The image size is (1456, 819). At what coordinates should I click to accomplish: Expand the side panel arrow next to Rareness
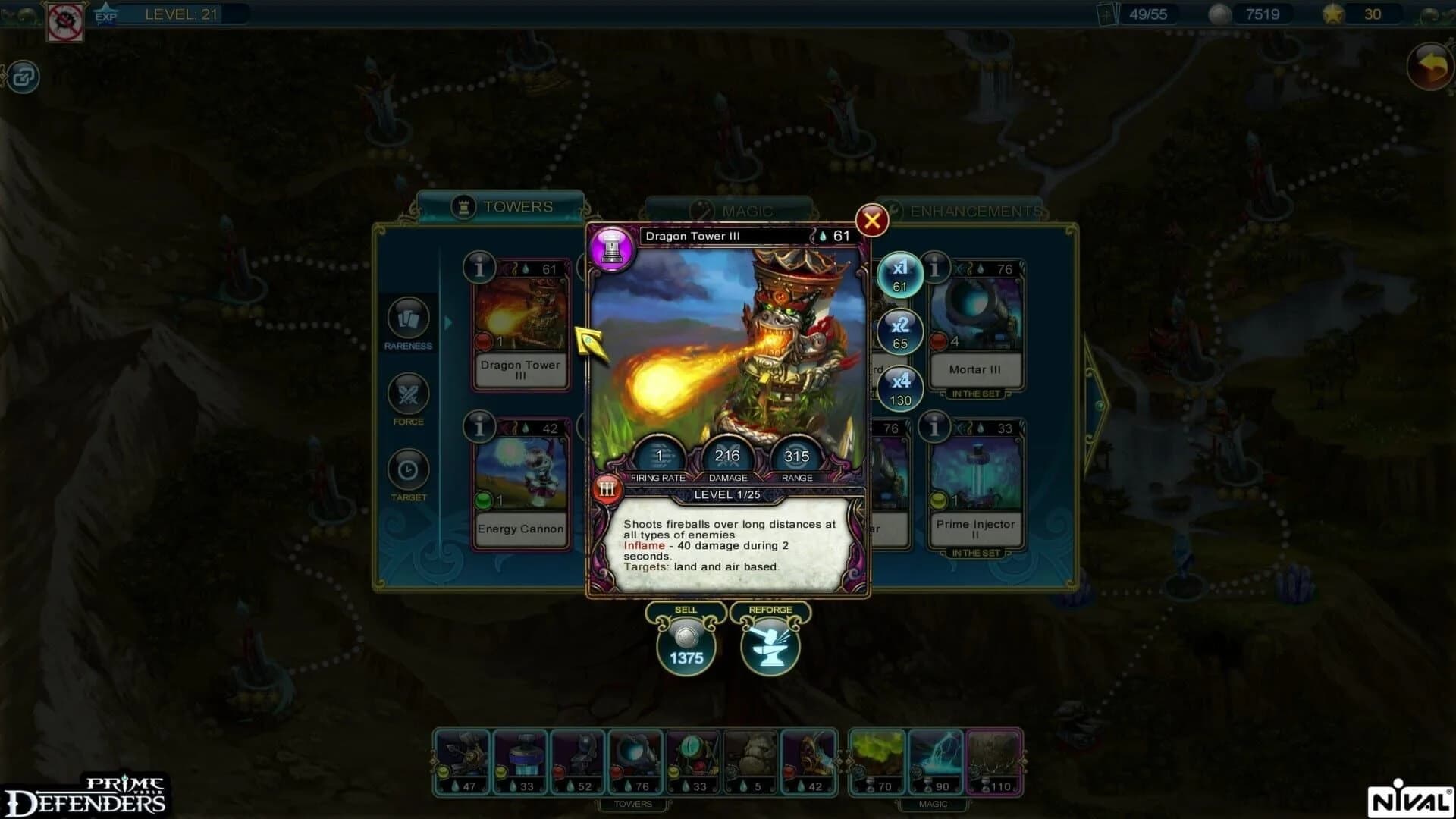tap(447, 322)
